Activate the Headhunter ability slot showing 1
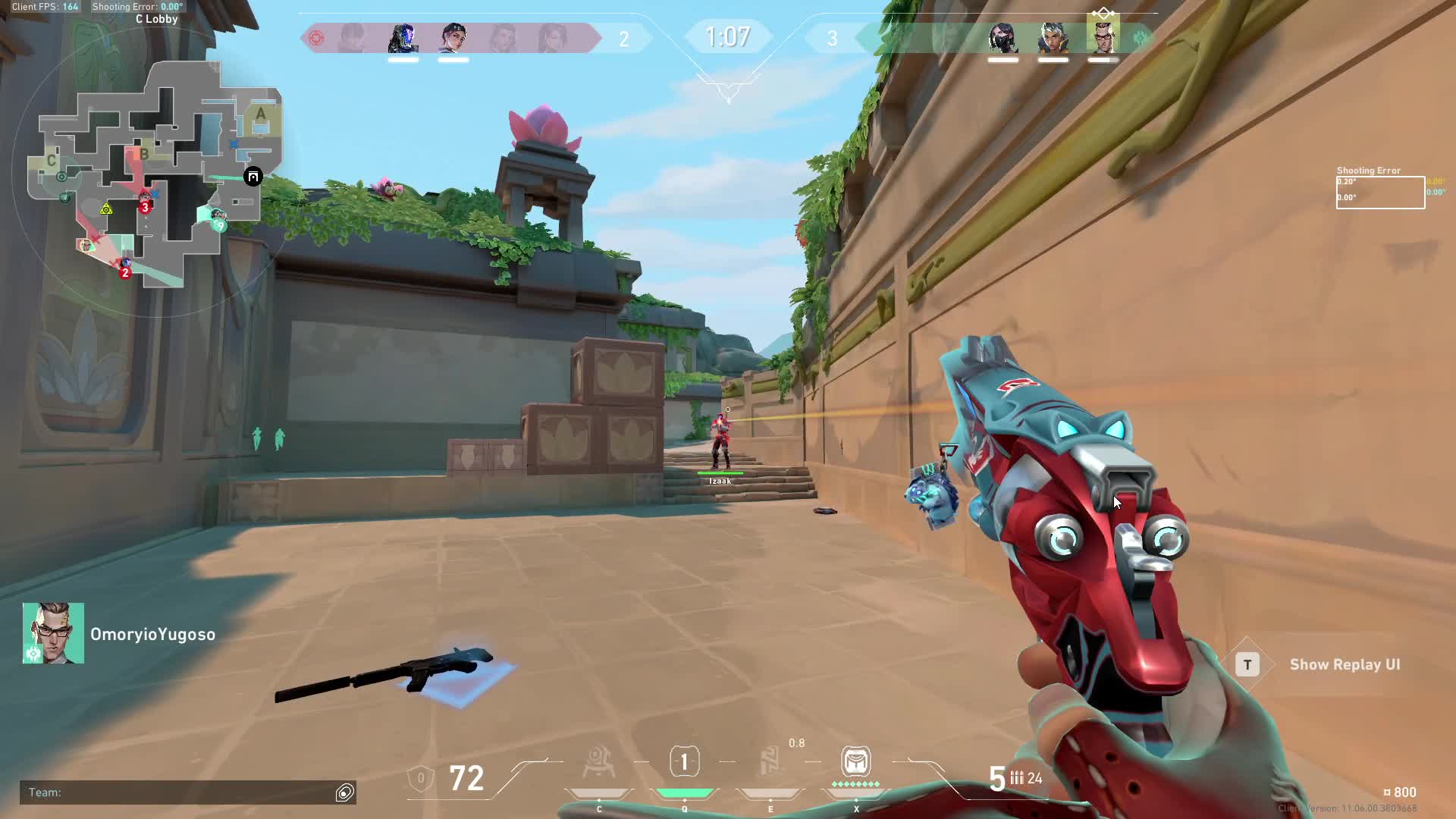1456x819 pixels. [684, 762]
